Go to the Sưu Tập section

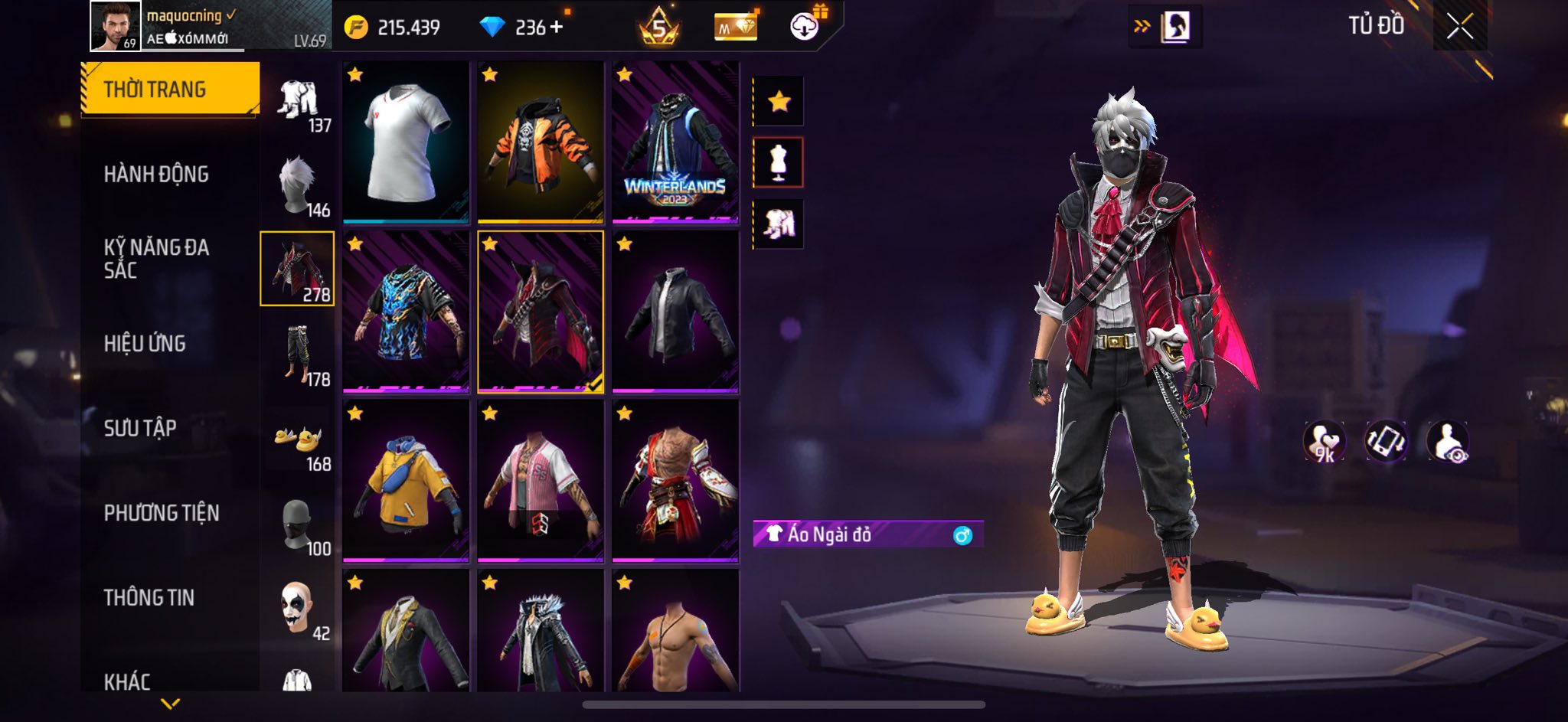tap(140, 428)
